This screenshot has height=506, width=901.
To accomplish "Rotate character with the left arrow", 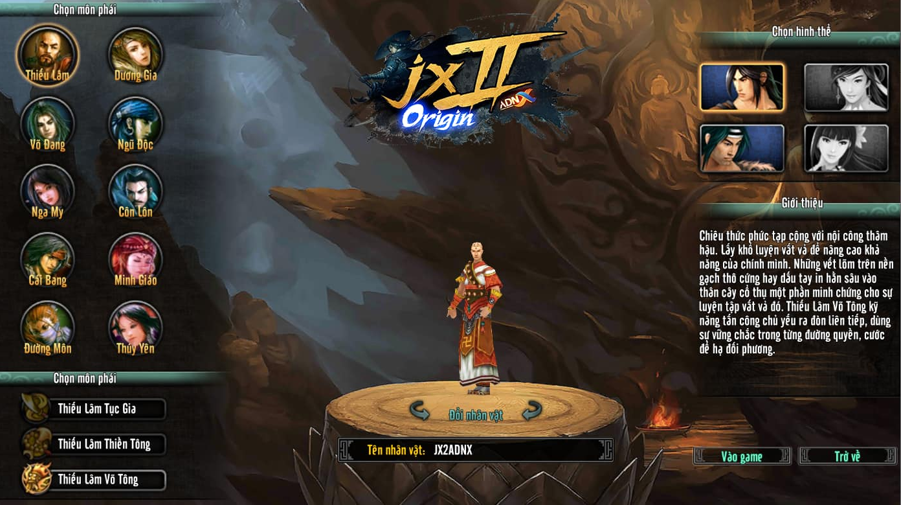I will 420,411.
